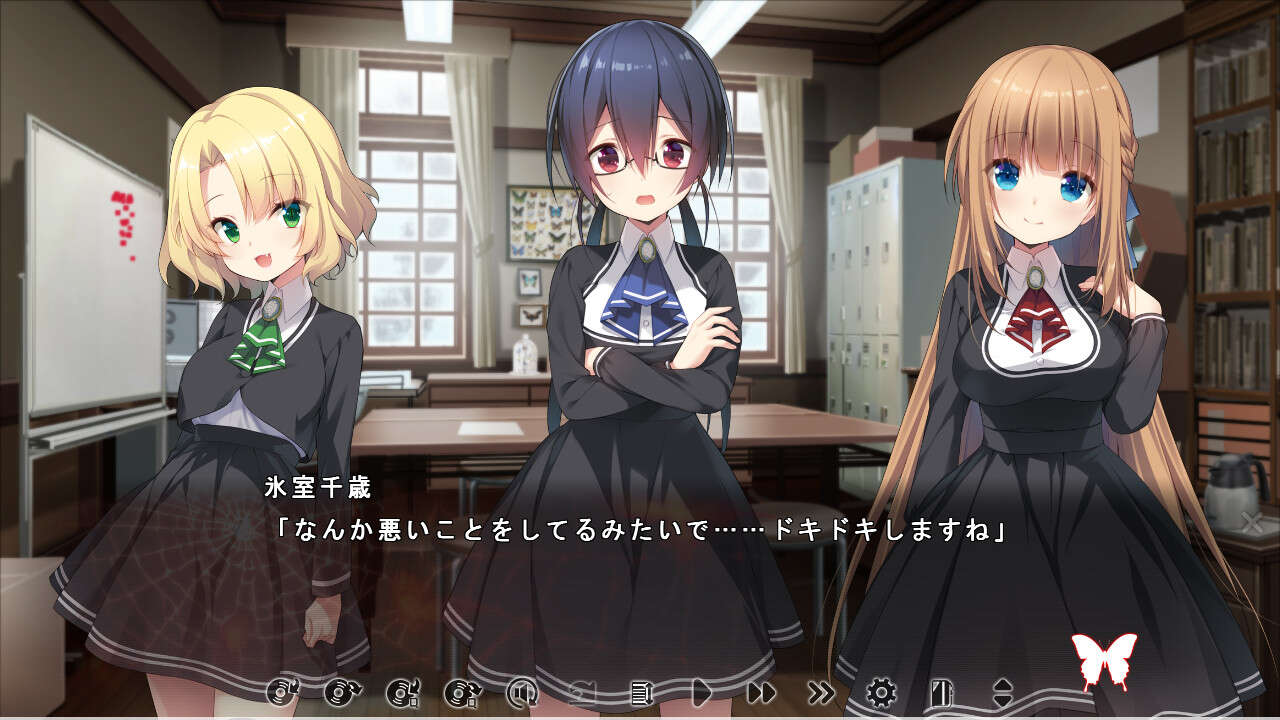Open settings via the gear icon

tap(881, 691)
